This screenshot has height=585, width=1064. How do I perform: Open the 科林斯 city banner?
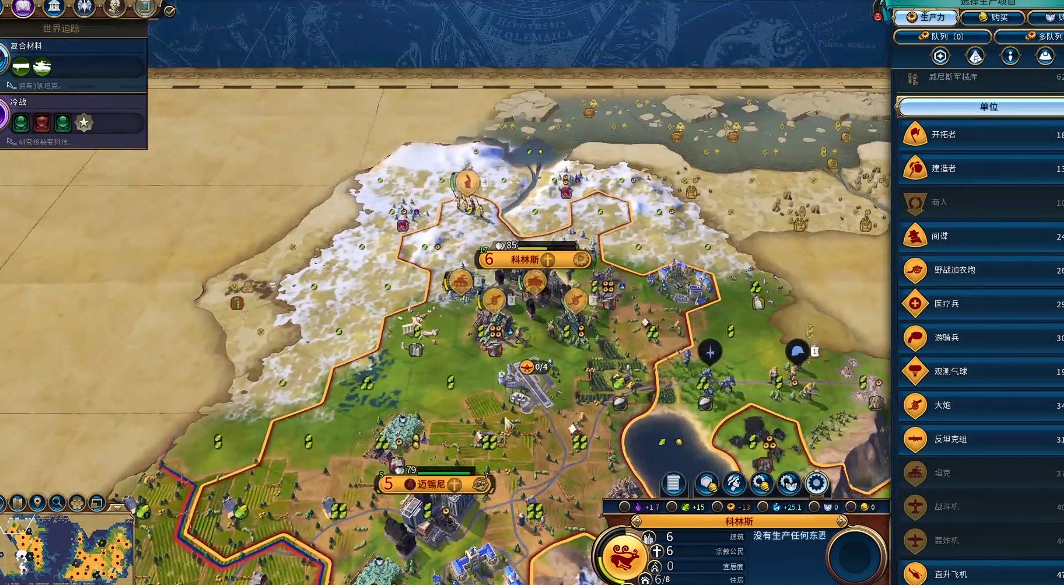coord(526,259)
